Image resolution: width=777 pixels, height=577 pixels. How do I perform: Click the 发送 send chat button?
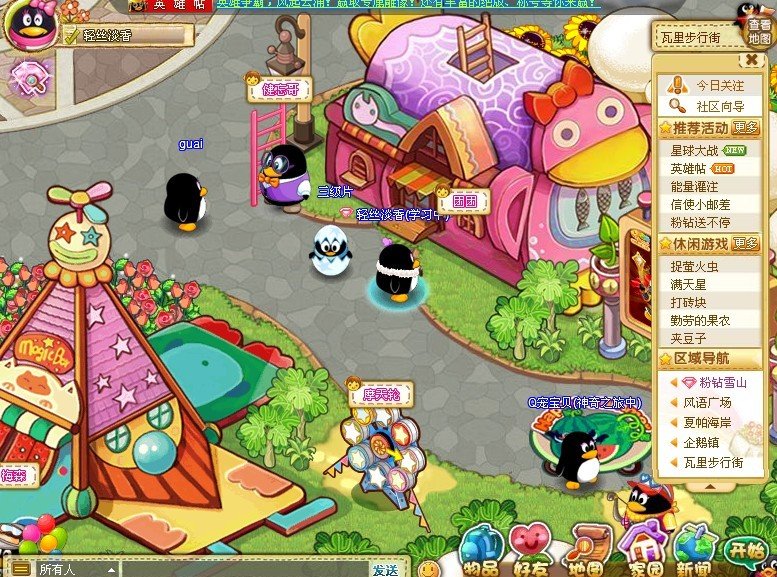point(386,569)
